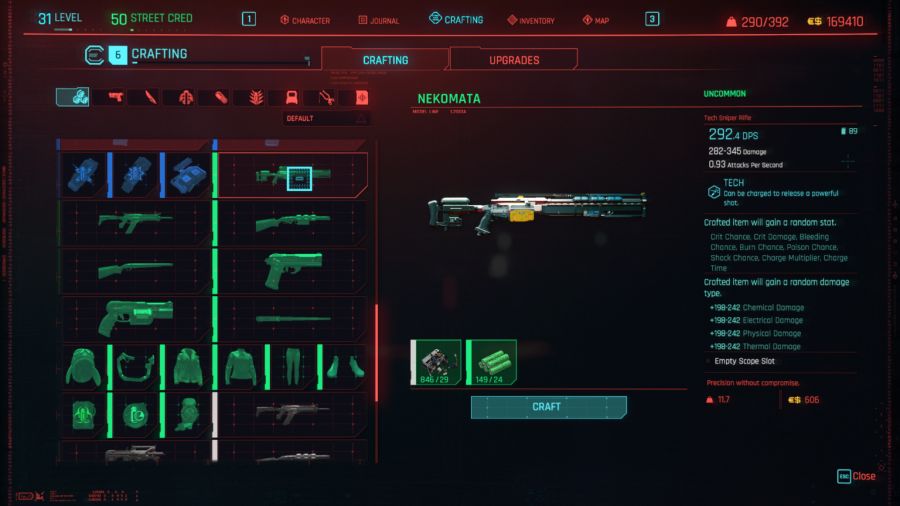Select the green pants recipe
The width and height of the screenshot is (900, 506).
coord(291,366)
